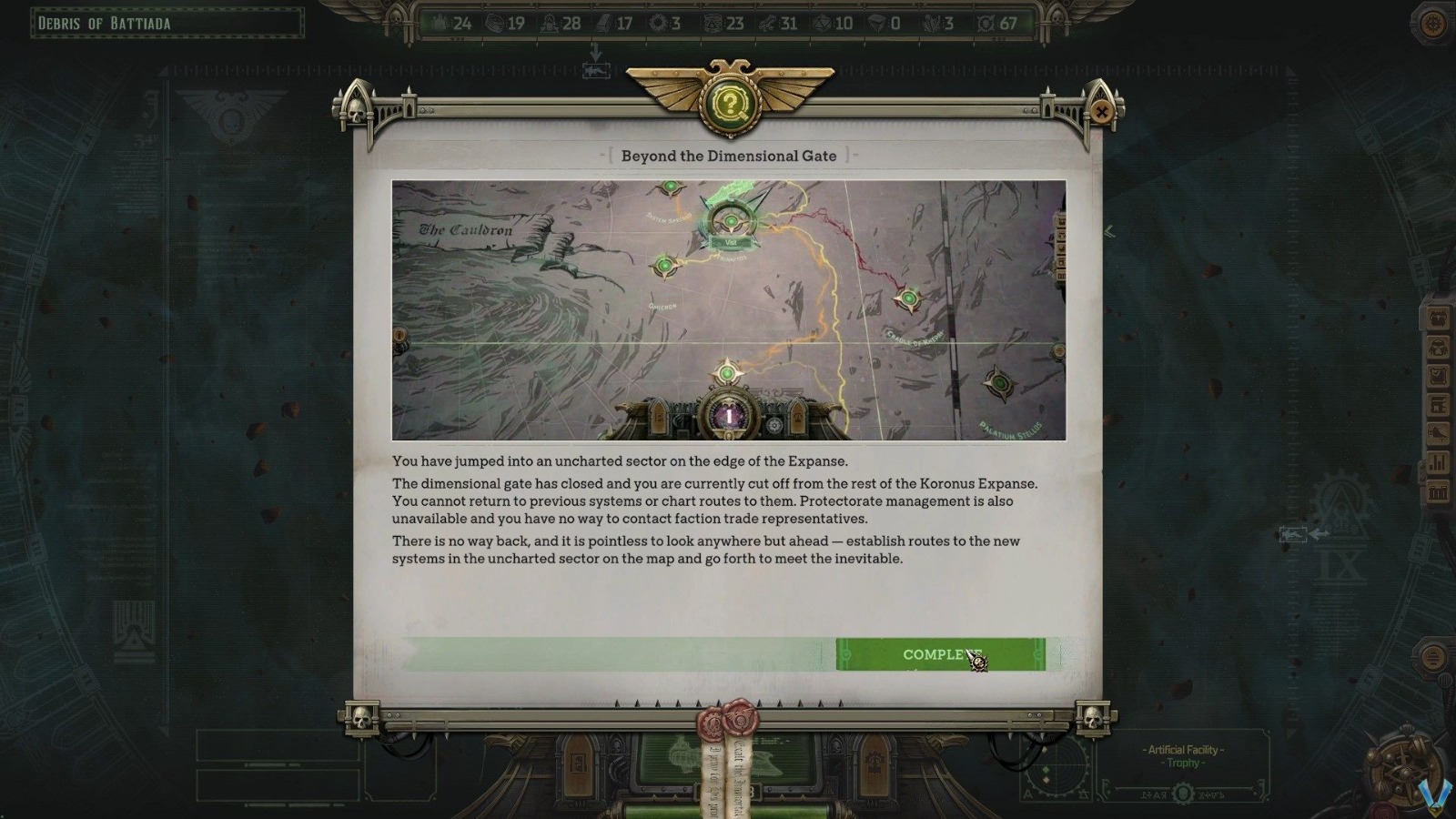Open the bar-chart statistics icon on right sidebar
Viewport: 1456px width, 819px height.
click(x=1438, y=461)
